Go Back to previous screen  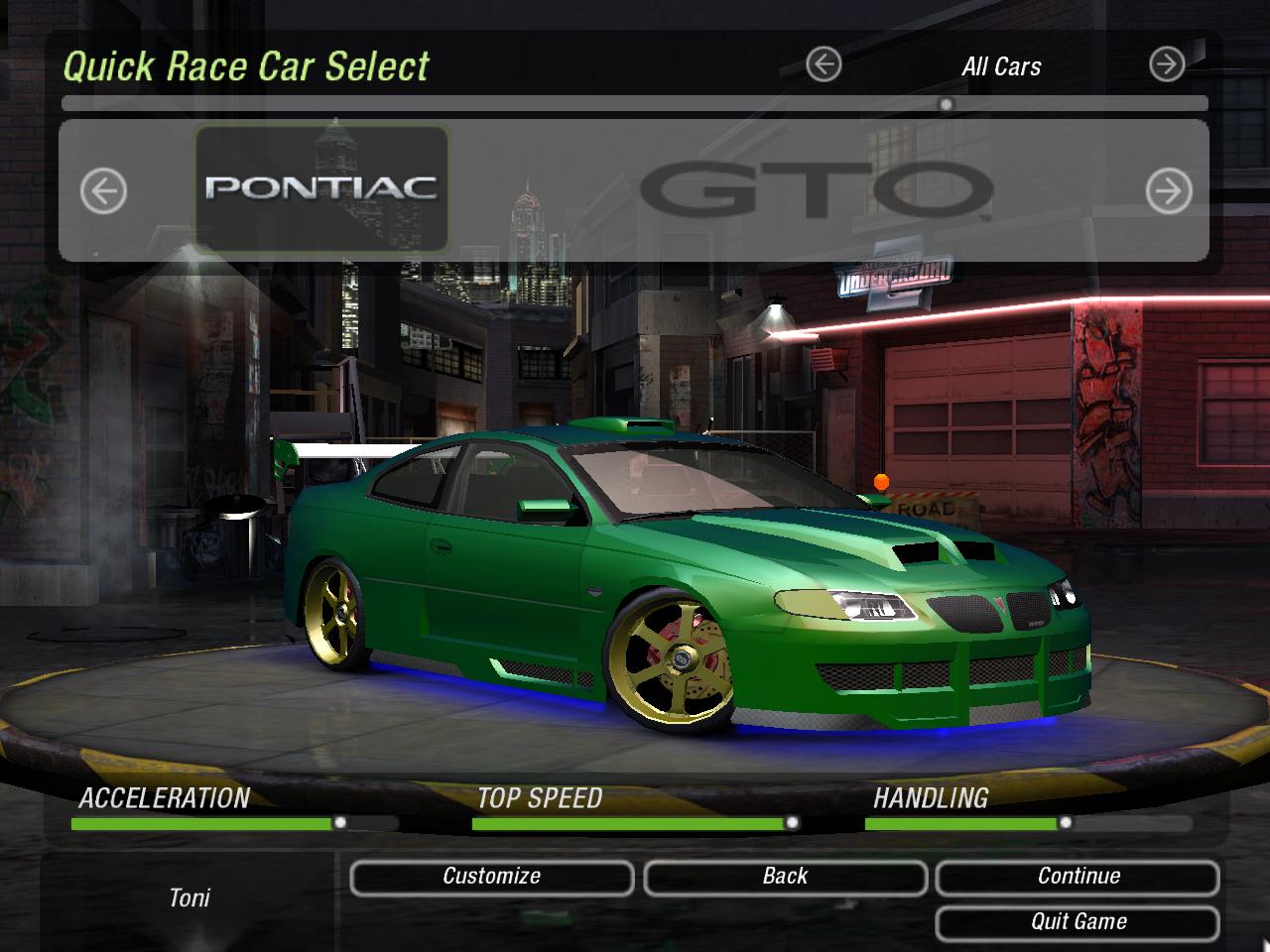point(785,877)
